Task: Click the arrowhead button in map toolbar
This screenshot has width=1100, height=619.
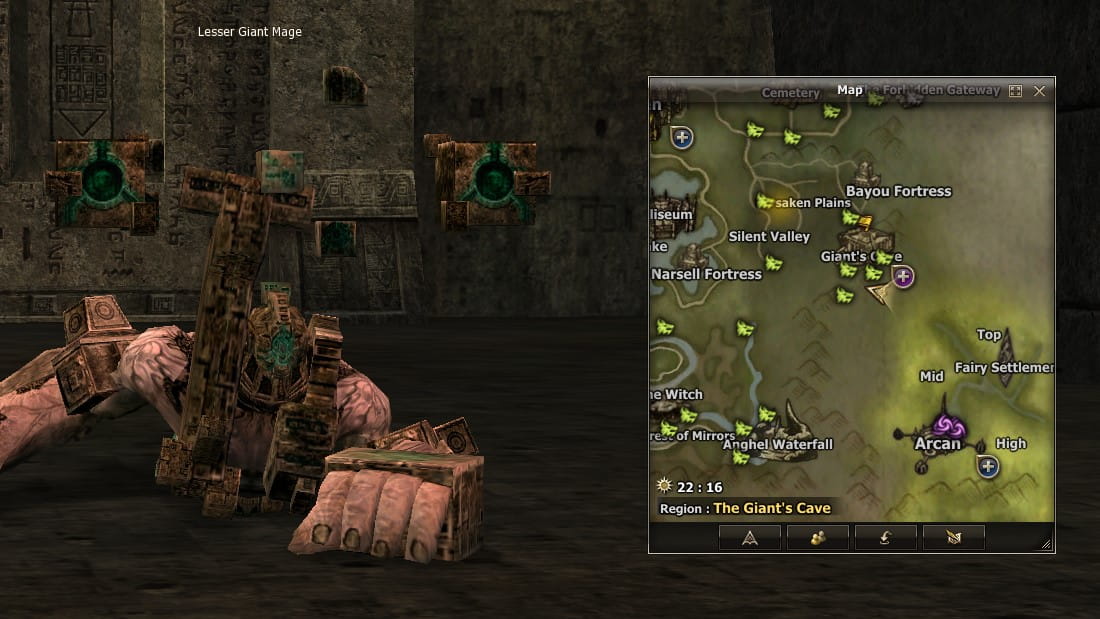Action: pos(749,538)
